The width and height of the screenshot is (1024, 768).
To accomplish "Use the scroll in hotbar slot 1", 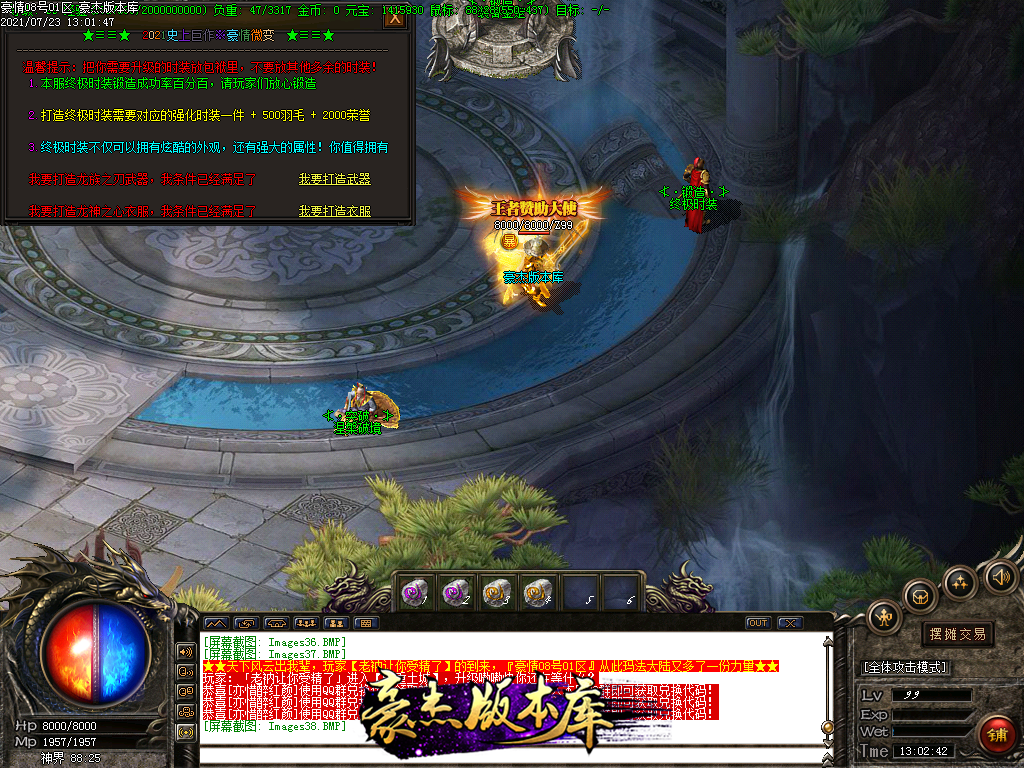I will (x=413, y=593).
